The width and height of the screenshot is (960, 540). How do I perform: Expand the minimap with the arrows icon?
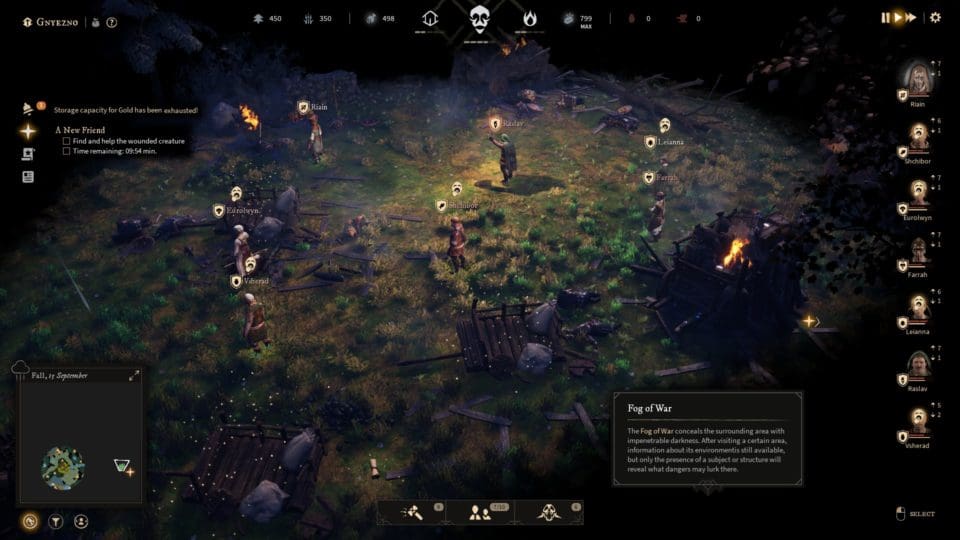pyautogui.click(x=134, y=376)
